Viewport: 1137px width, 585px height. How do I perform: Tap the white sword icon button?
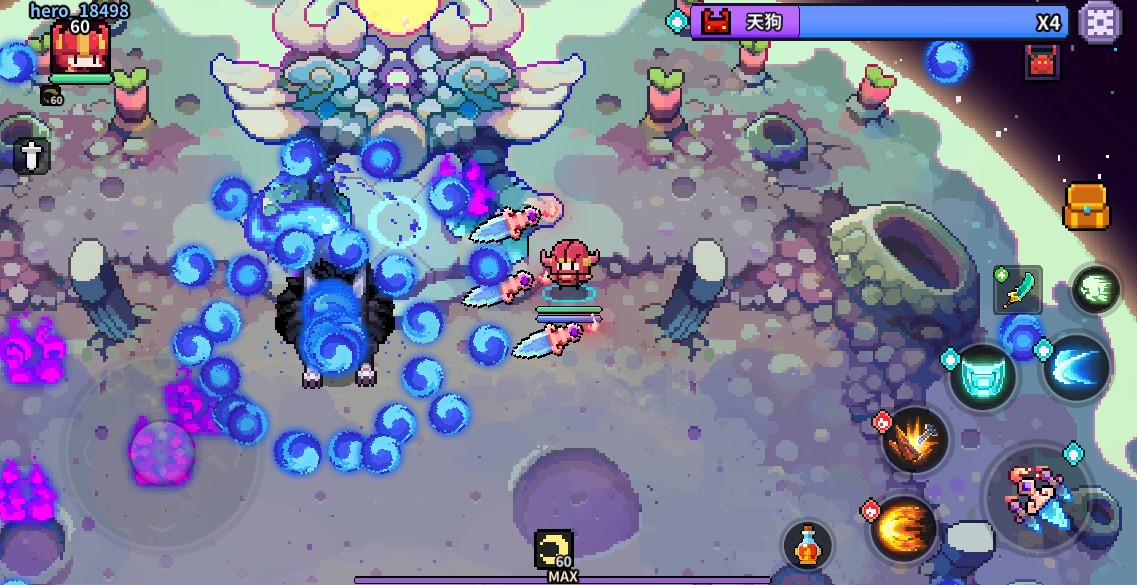pos(31,156)
